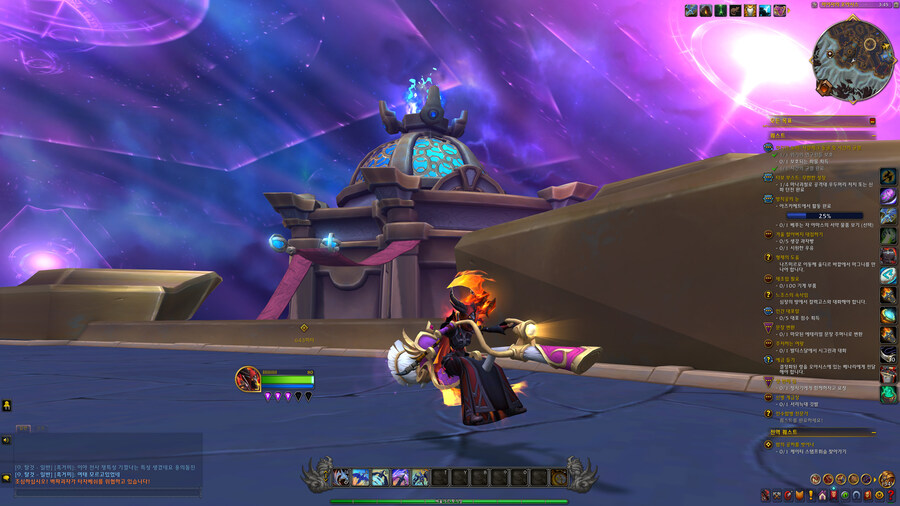
Task: Open the character info micro menu button
Action: click(x=766, y=495)
